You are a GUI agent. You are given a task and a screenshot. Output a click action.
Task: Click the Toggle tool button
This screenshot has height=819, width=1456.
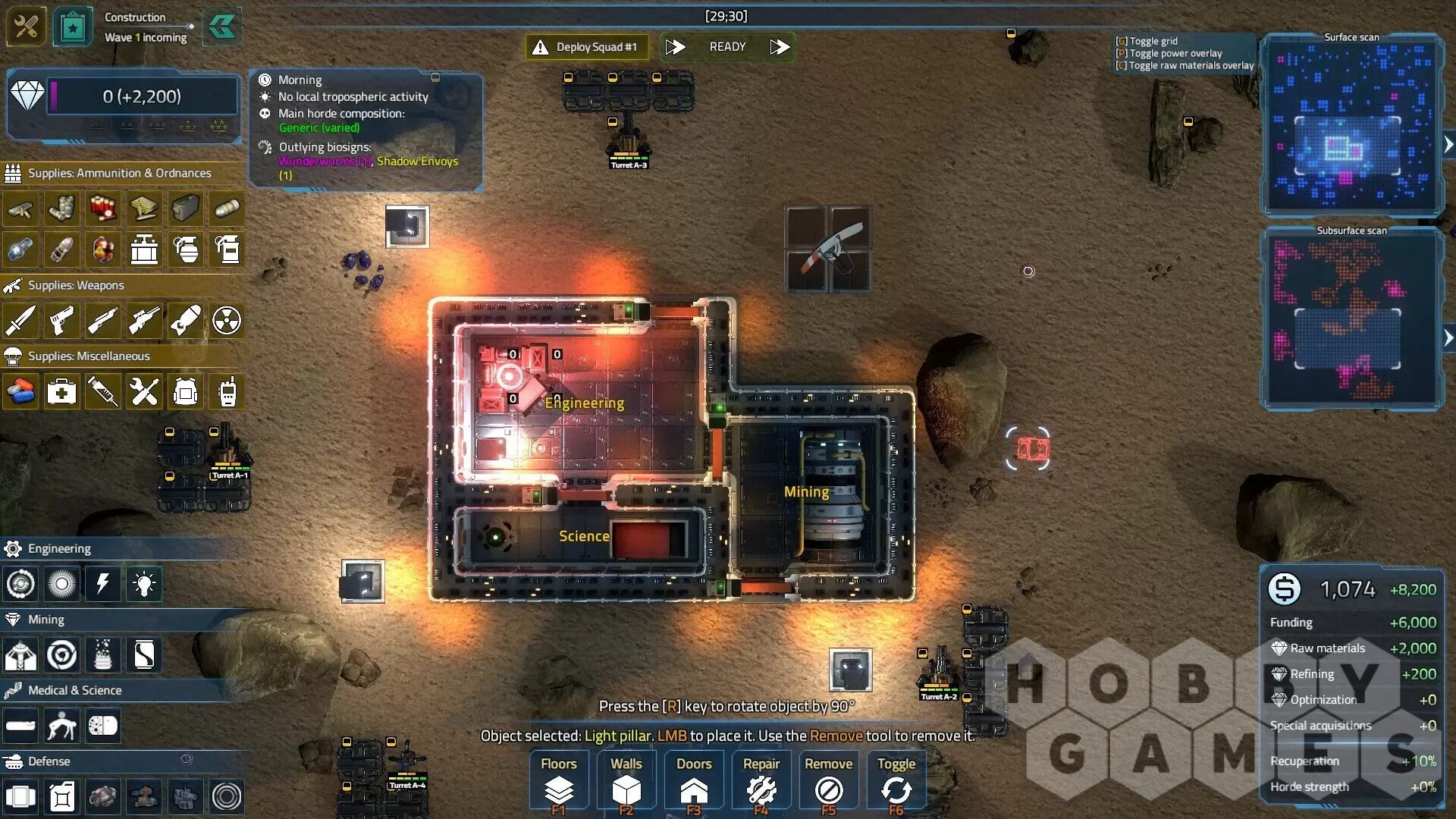pos(896,783)
